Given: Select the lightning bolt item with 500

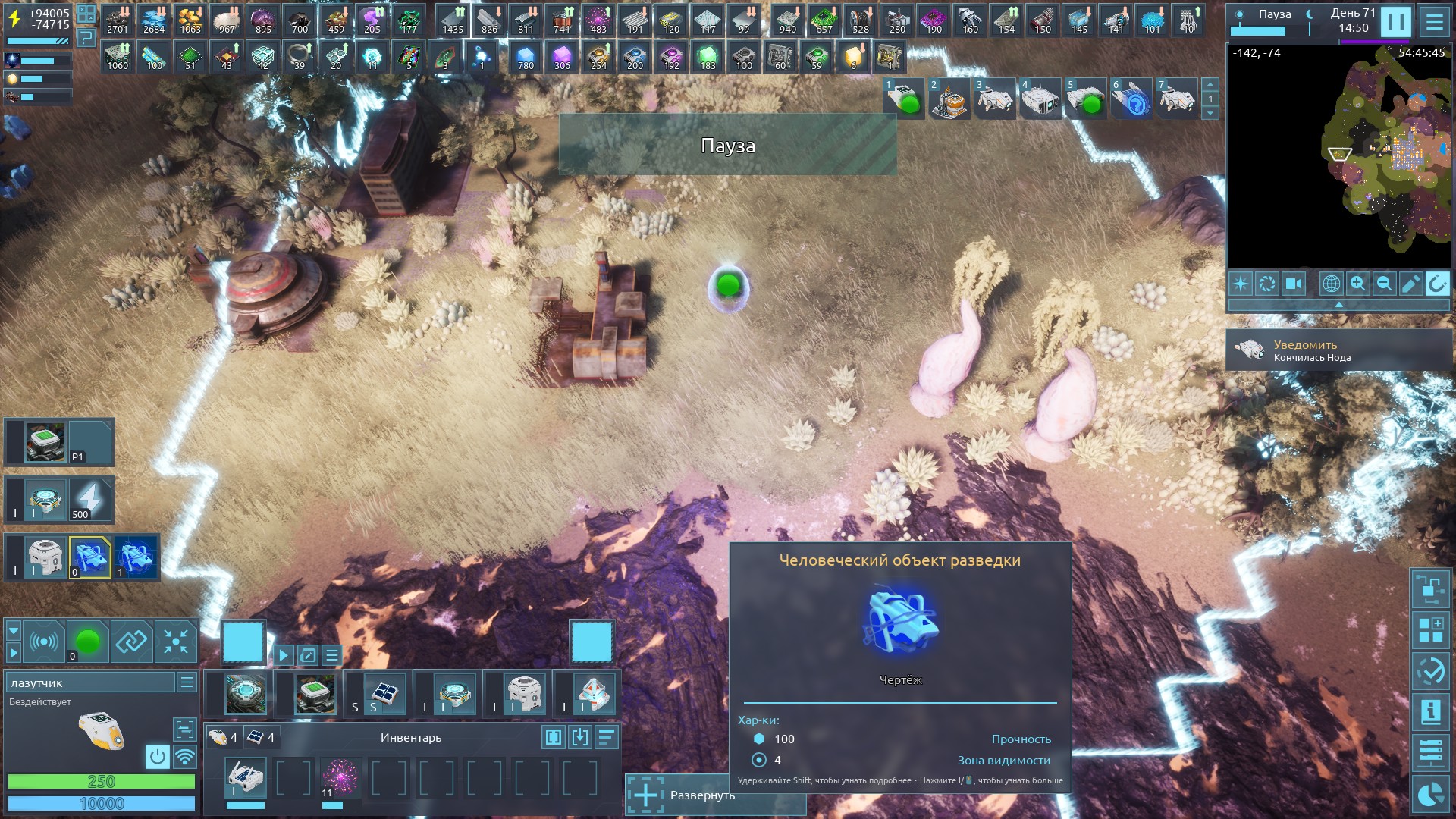Looking at the screenshot, I should point(89,500).
